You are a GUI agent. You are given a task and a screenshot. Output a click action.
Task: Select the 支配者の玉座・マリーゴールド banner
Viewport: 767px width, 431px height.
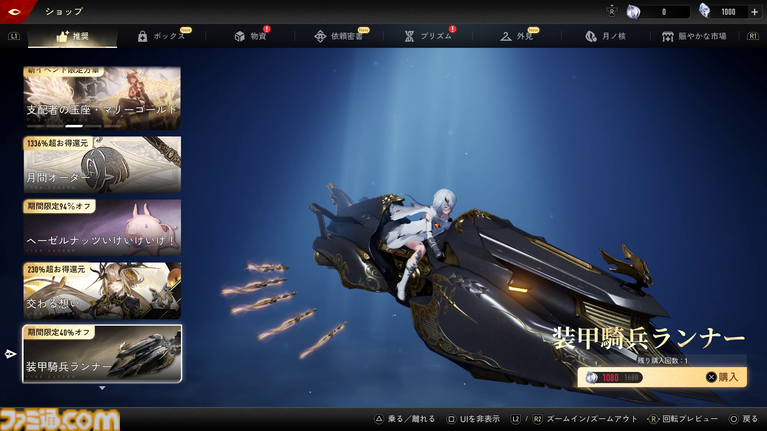coord(102,97)
